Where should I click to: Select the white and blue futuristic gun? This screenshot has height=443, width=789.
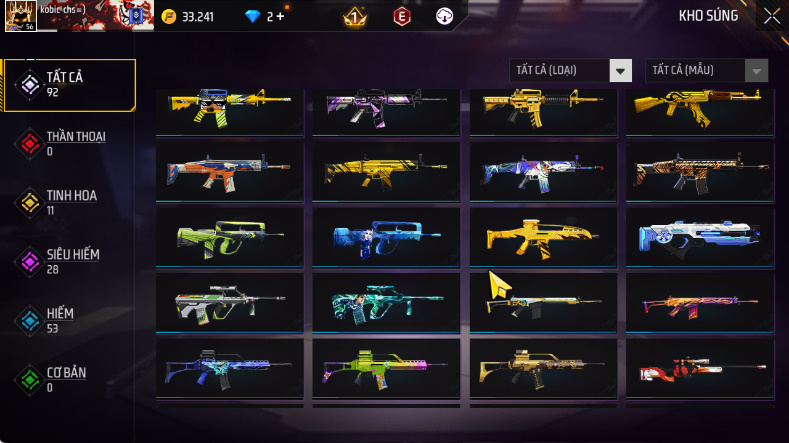tap(699, 235)
